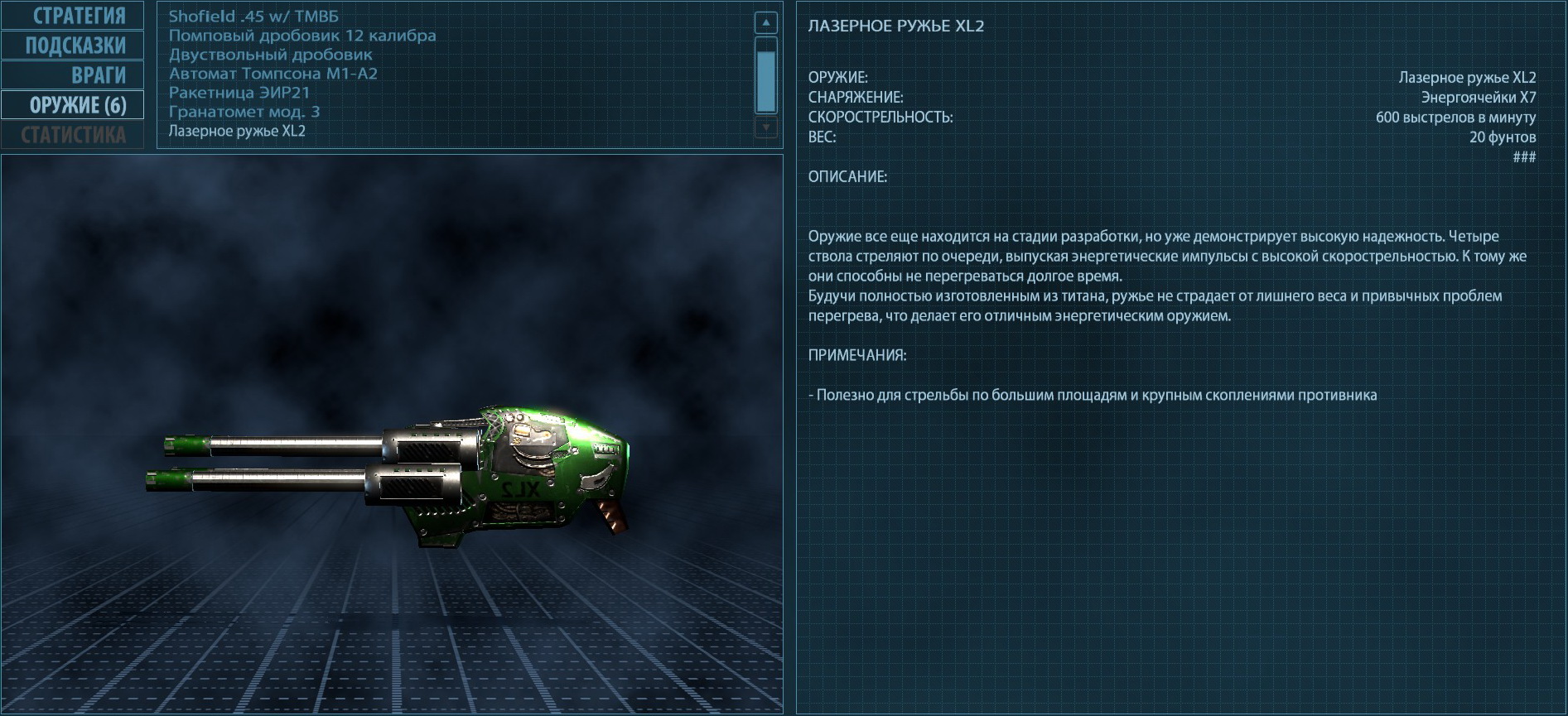Click the weapon list scroll-down arrow
This screenshot has height=716, width=1568.
(766, 127)
